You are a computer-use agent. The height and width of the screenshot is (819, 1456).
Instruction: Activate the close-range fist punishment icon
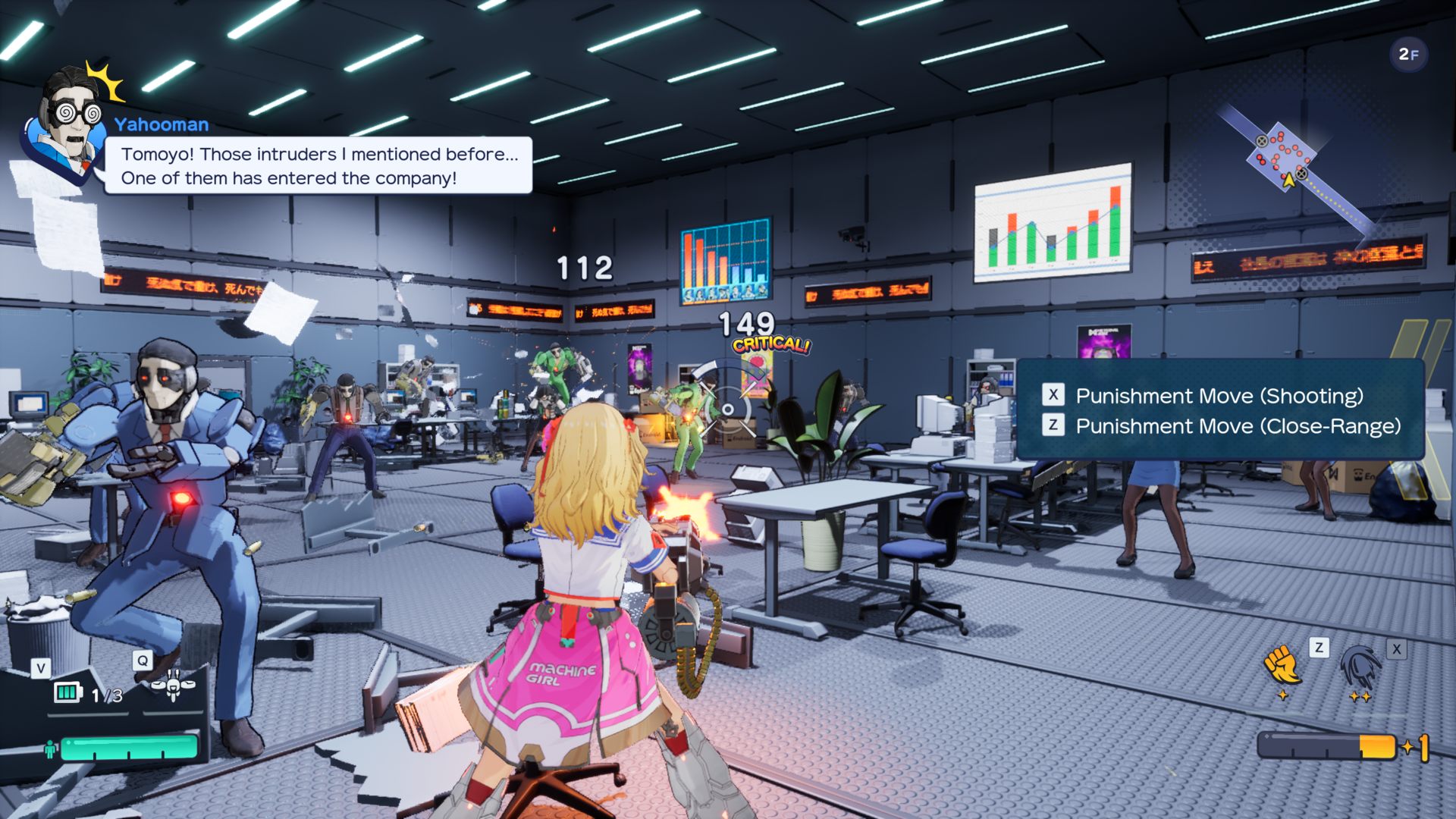[x=1282, y=665]
